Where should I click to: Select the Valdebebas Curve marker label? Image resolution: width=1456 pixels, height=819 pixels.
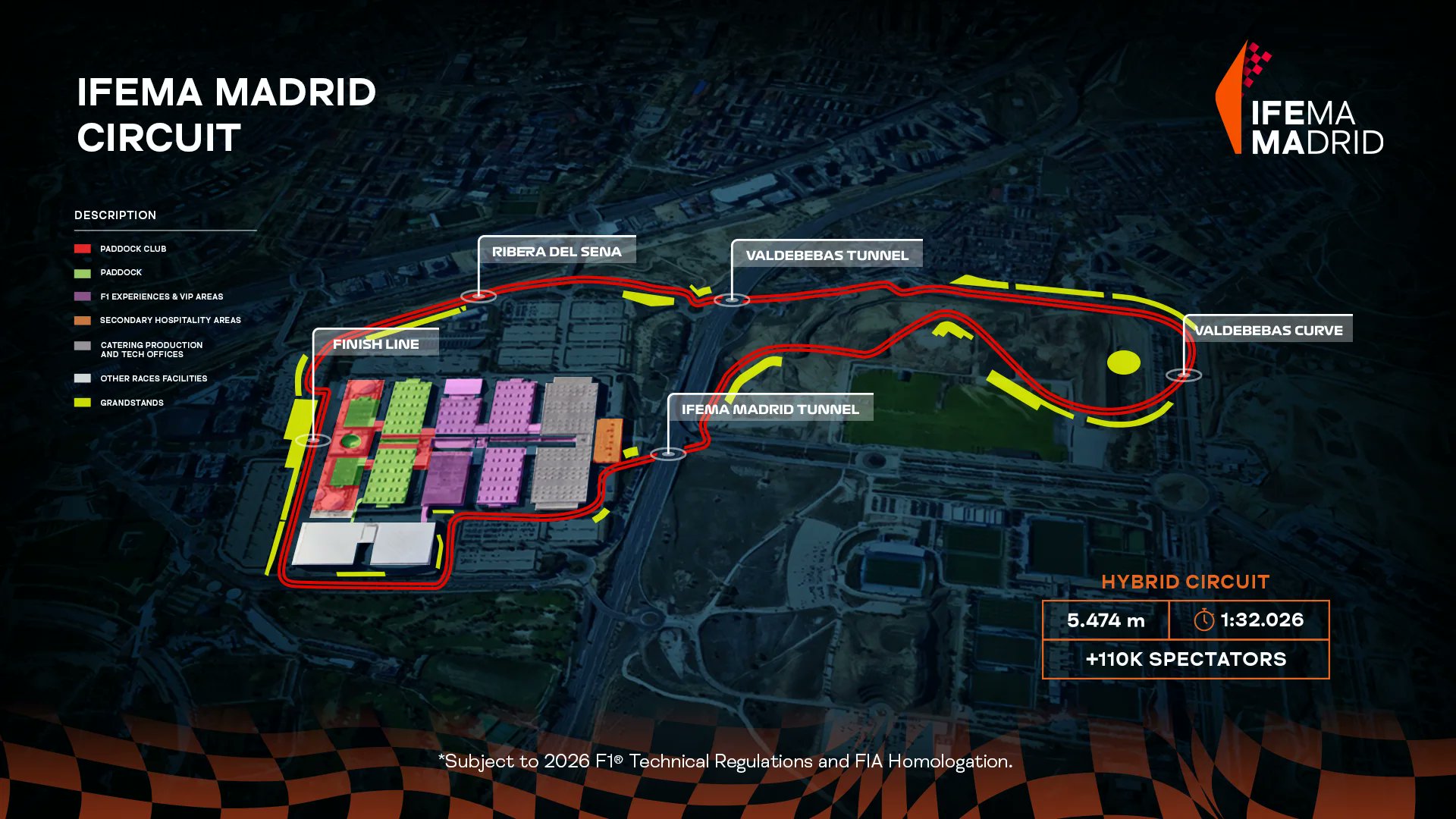[x=1268, y=330]
